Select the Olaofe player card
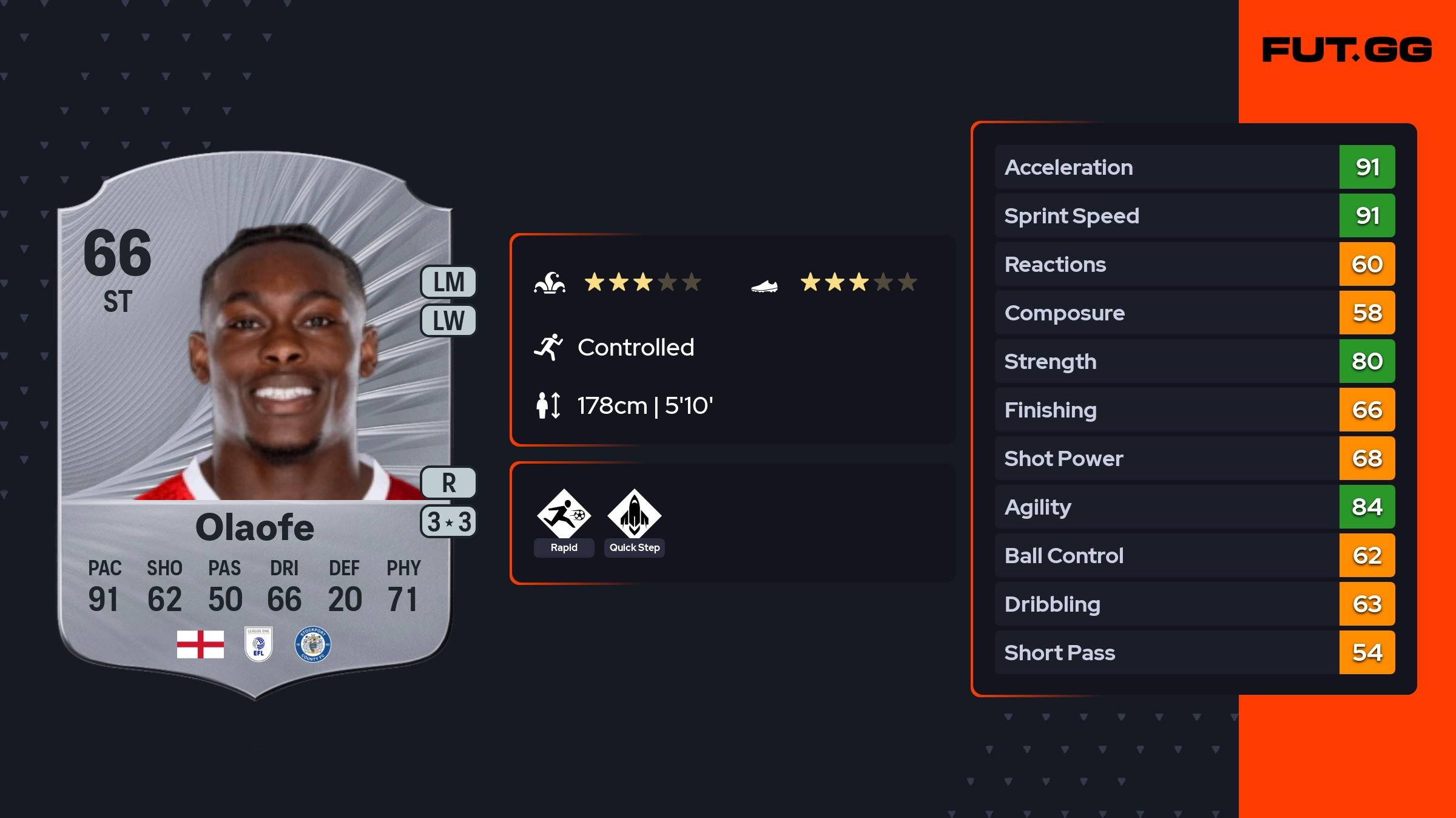 coord(255,425)
